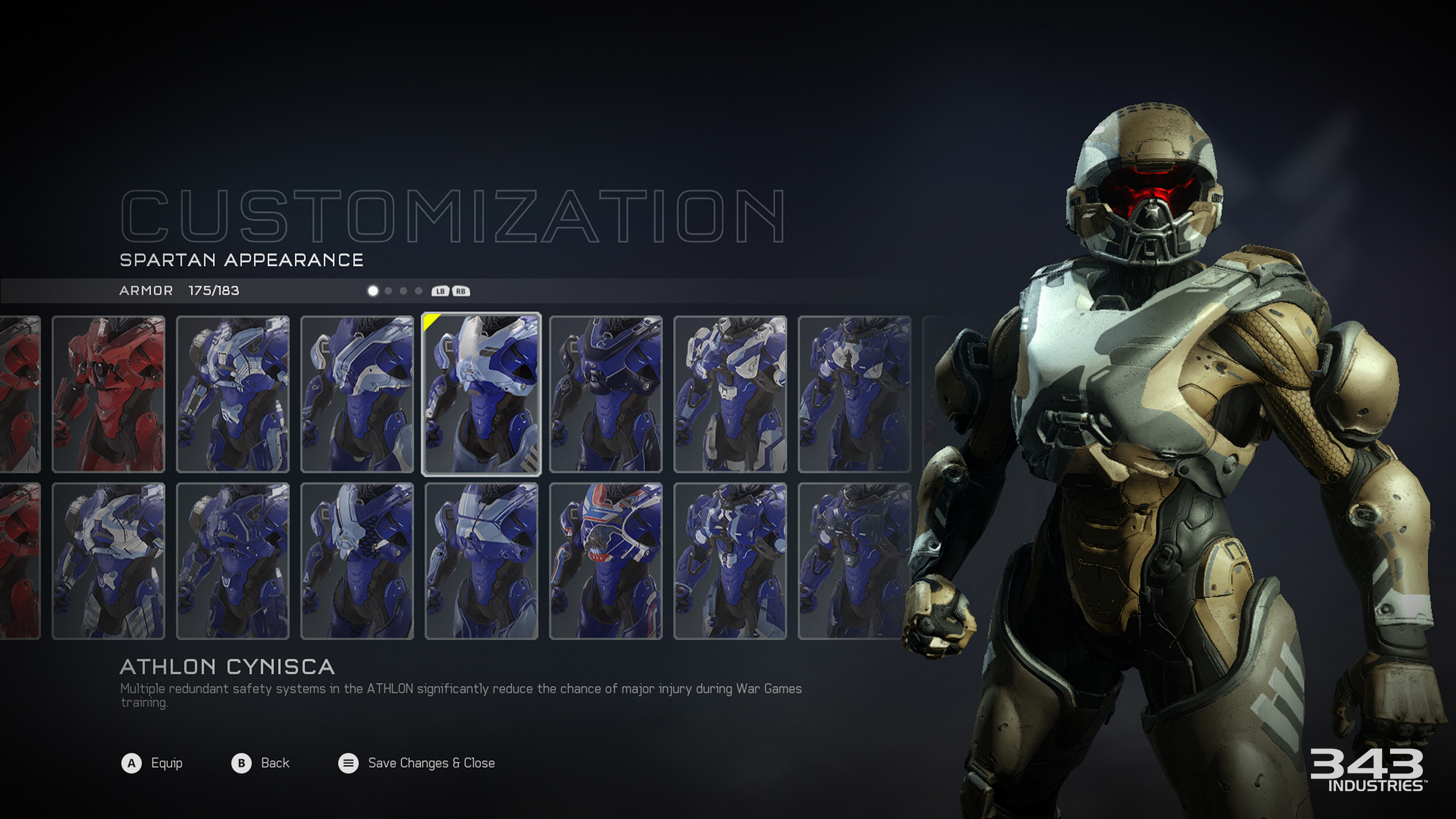Screen dimensions: 1456x819
Task: Click the bright white active page dot
Action: [373, 291]
